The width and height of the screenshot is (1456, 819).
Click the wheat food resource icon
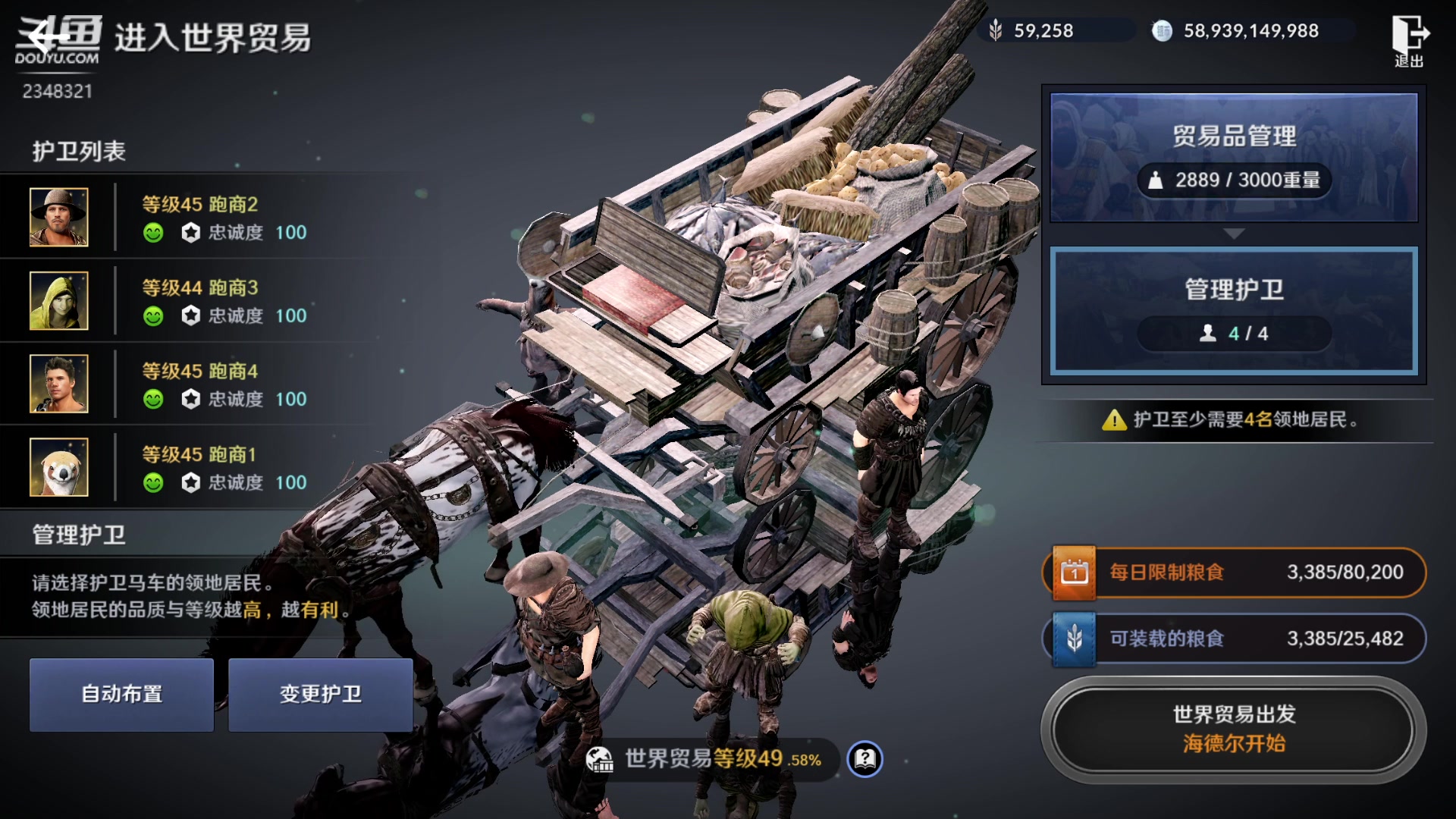click(x=996, y=31)
